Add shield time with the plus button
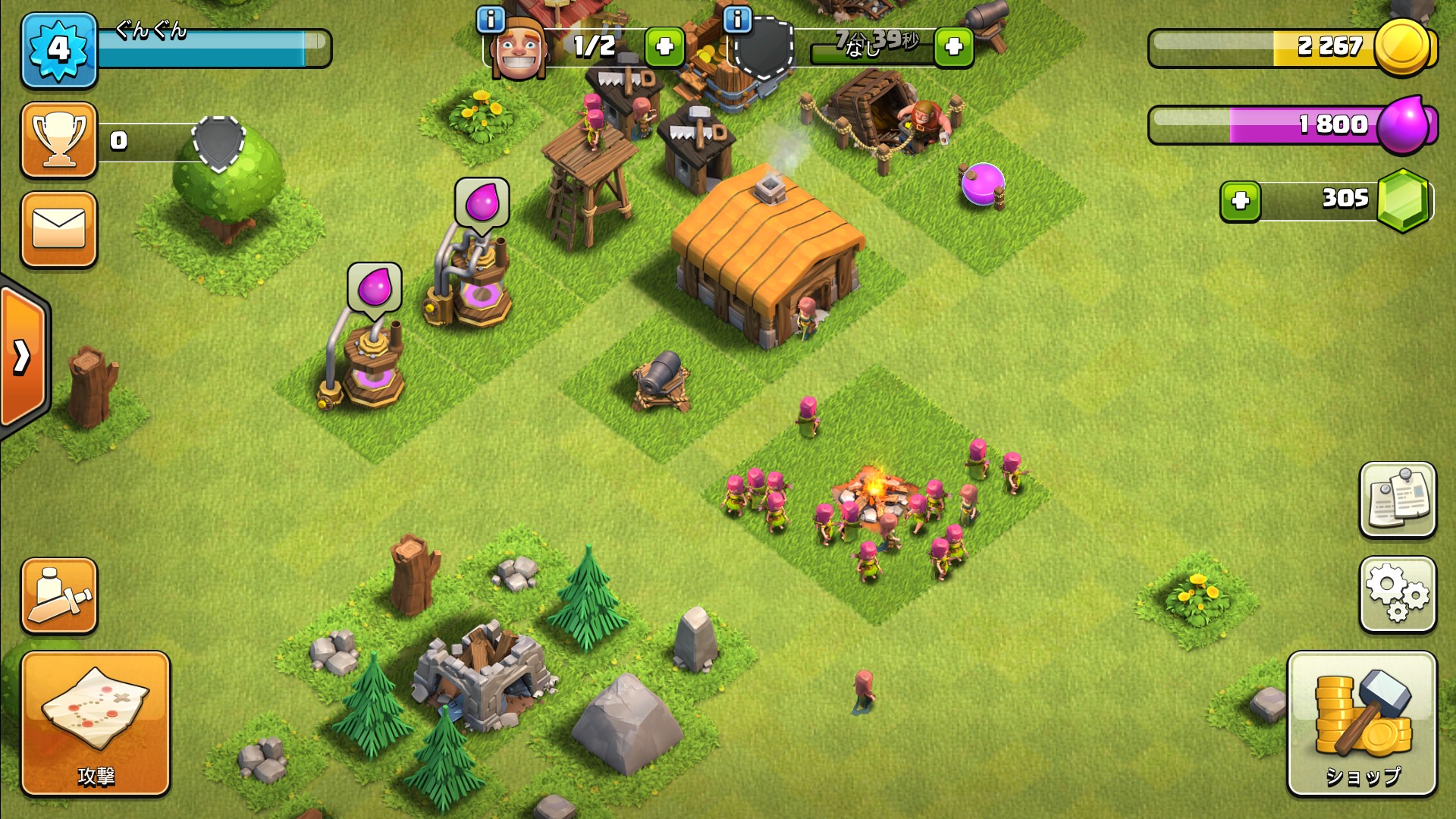The width and height of the screenshot is (1456, 819). [953, 47]
